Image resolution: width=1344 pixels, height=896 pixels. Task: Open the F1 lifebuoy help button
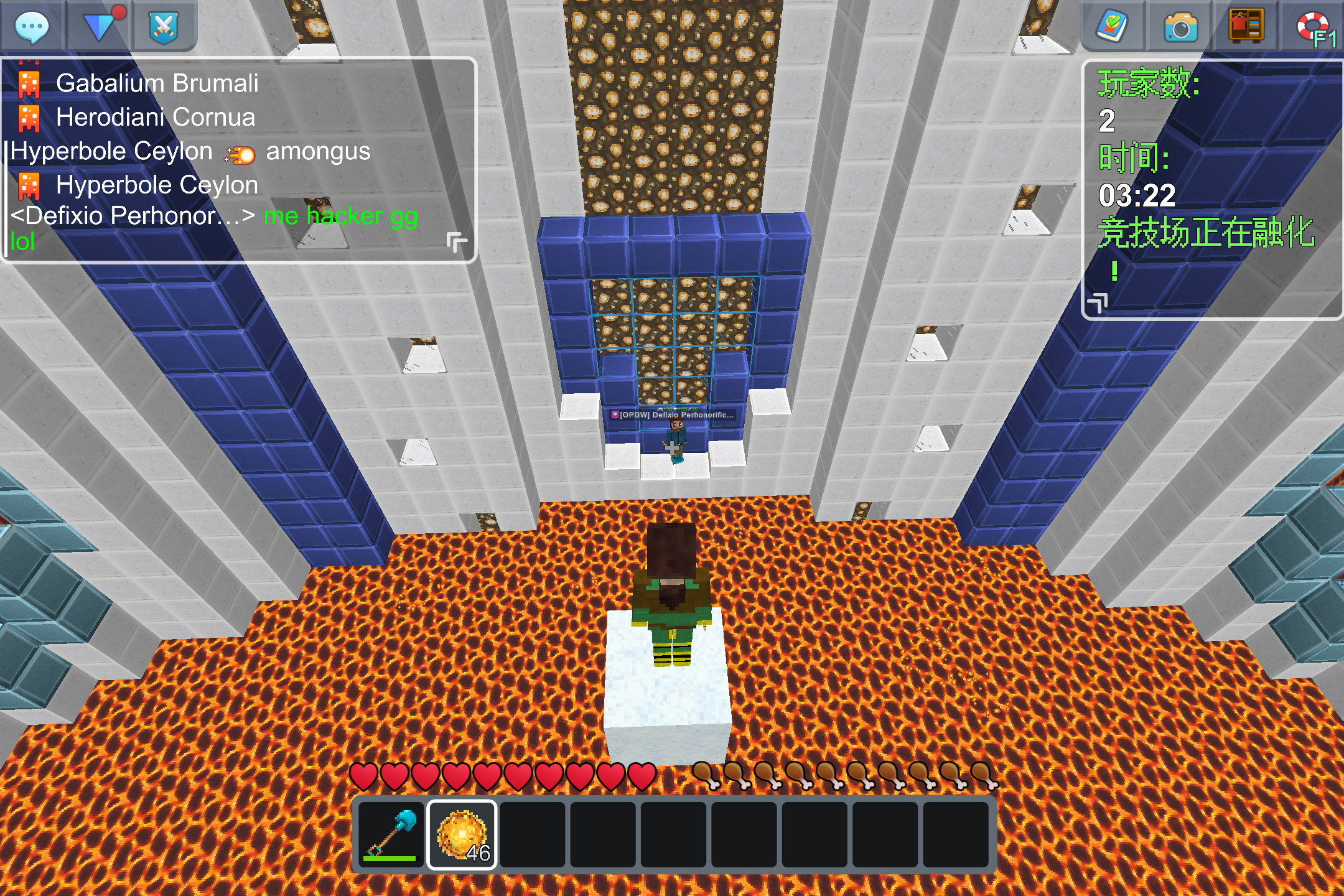tap(1314, 28)
